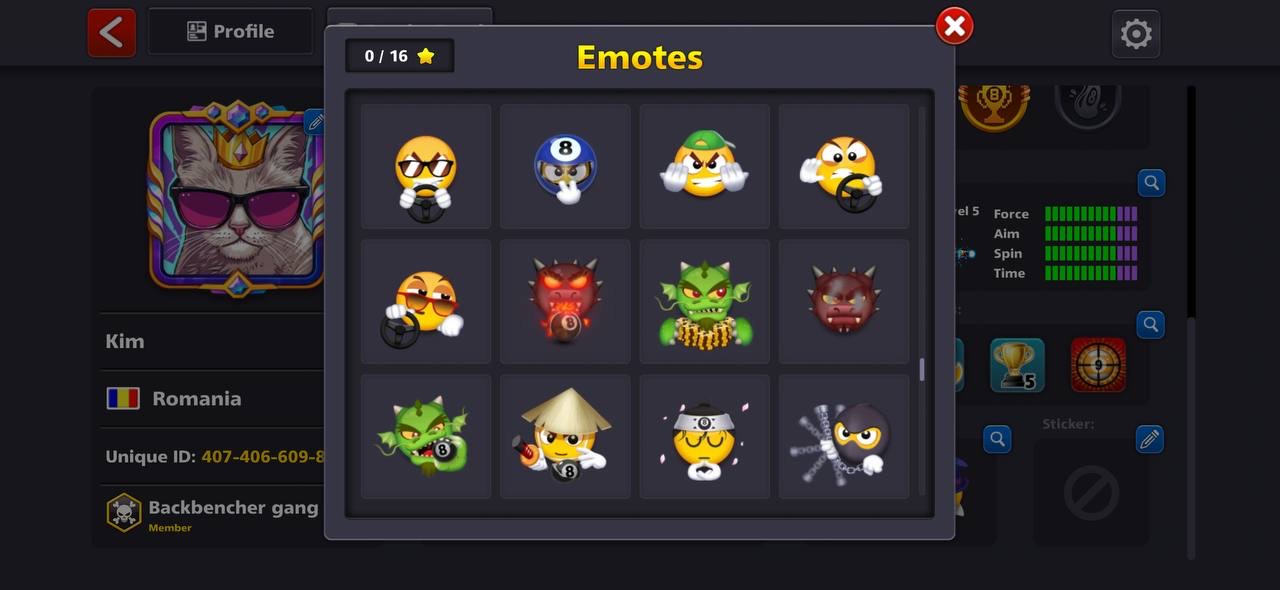Open the Backbencher gang club badge
Viewport: 1280px width, 590px height.
coord(124,512)
